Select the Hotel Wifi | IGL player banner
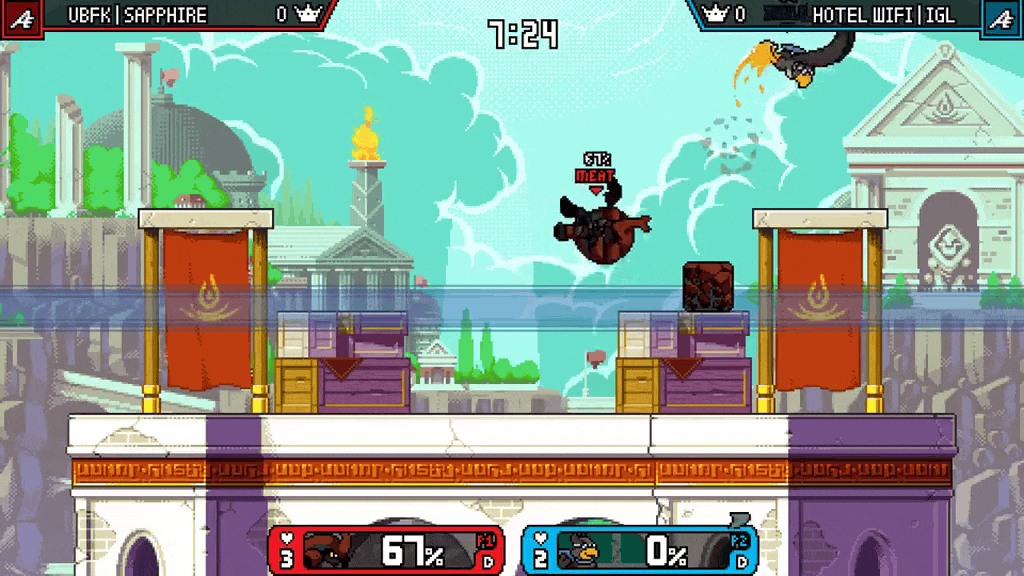This screenshot has width=1024, height=576. [x=883, y=15]
